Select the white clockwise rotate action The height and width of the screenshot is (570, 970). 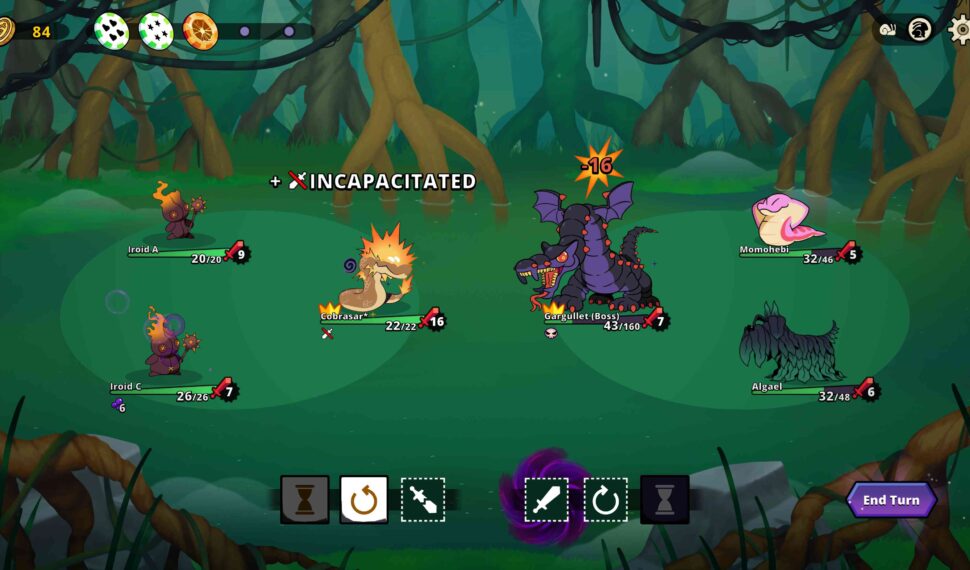(x=605, y=499)
